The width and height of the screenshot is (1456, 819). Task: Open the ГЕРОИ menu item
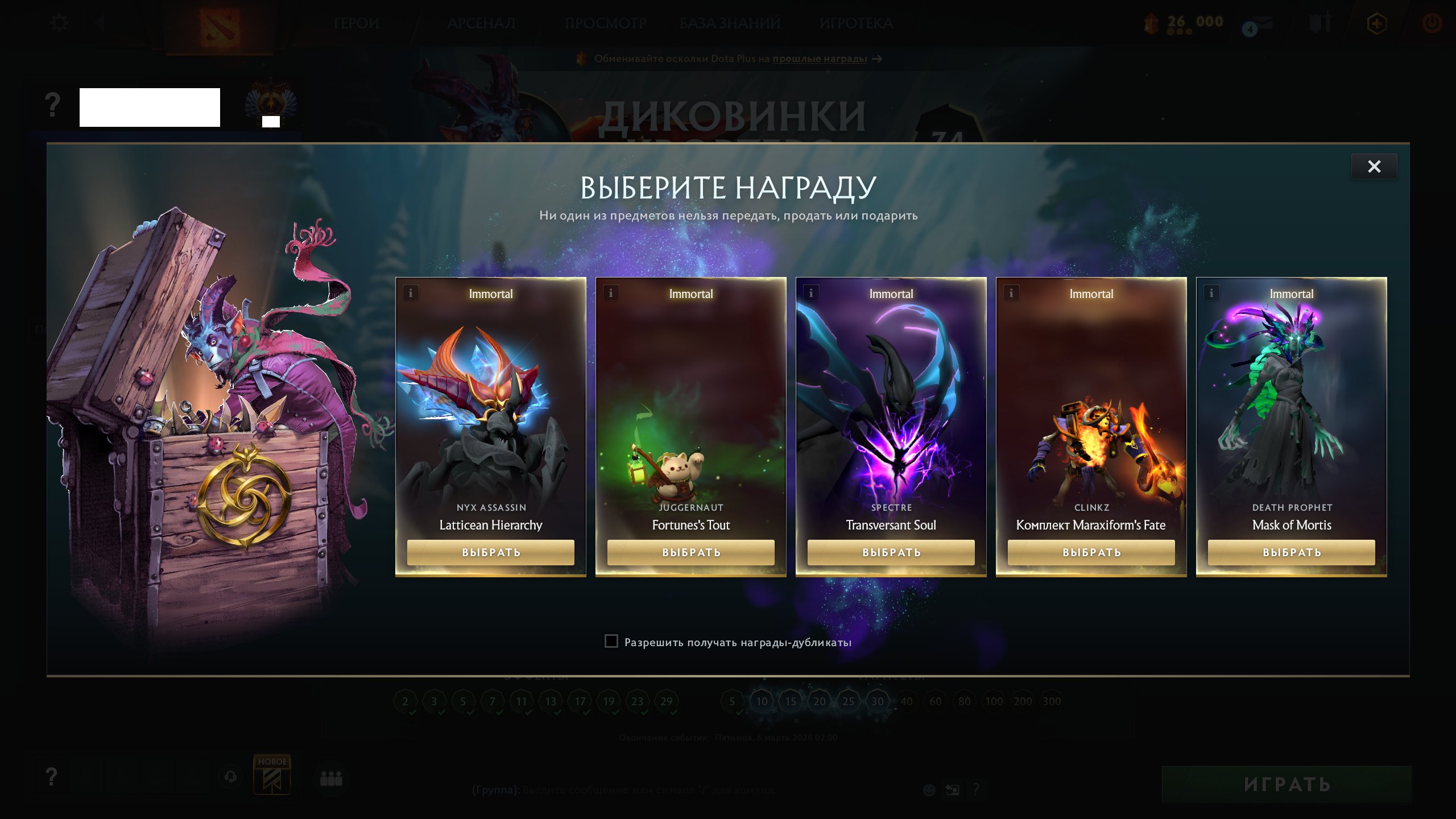point(356,23)
